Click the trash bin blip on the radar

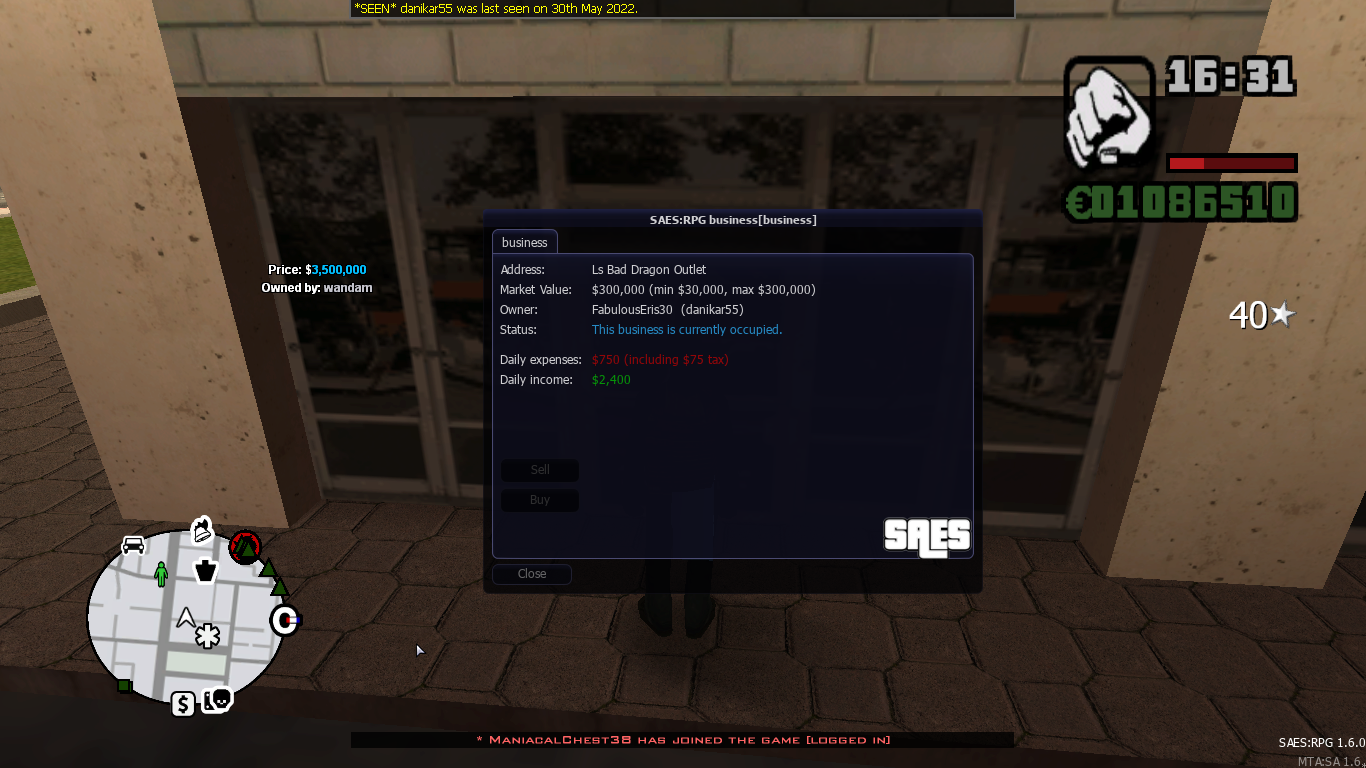205,570
